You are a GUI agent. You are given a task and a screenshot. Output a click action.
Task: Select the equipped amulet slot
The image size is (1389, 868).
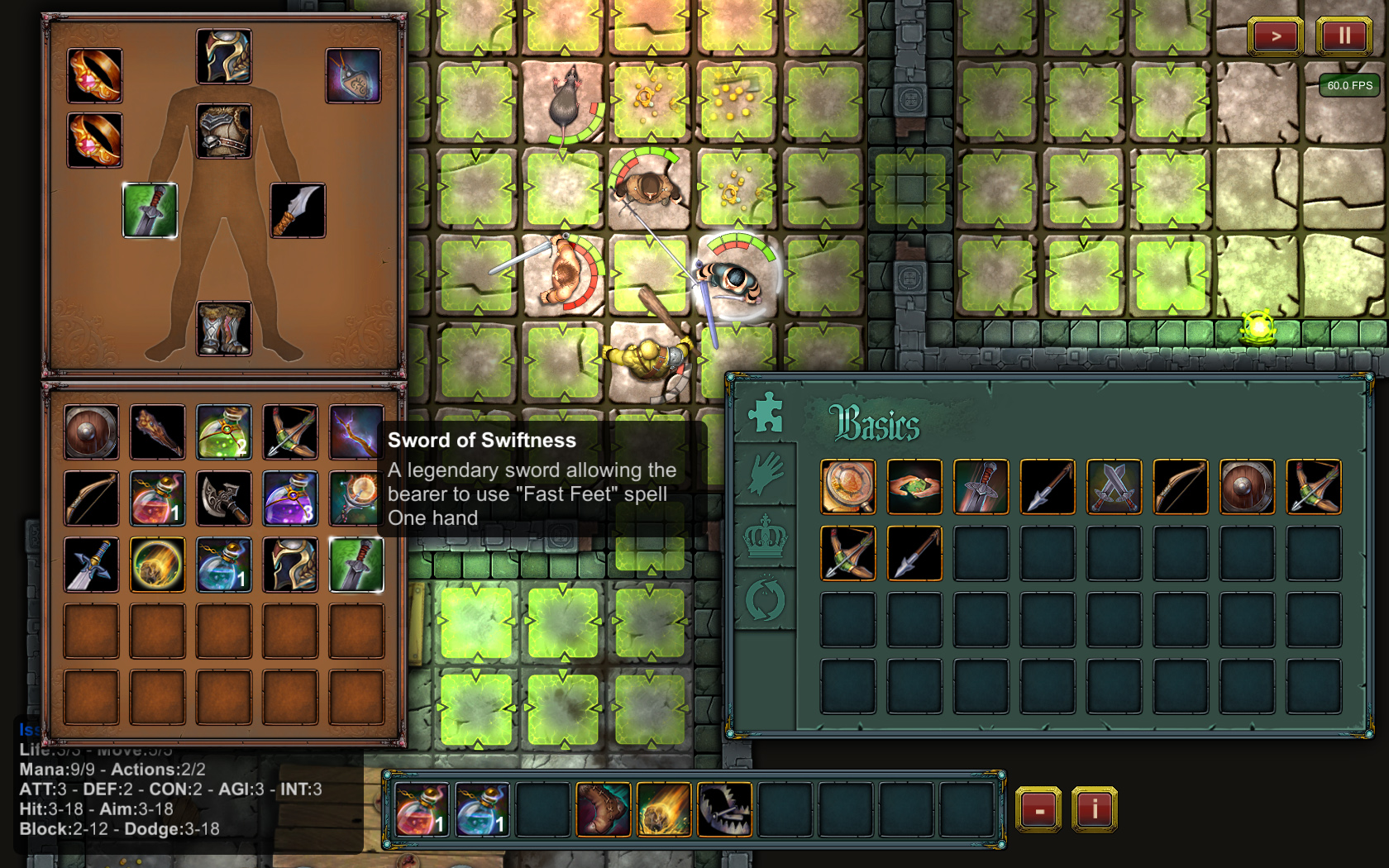(x=354, y=76)
